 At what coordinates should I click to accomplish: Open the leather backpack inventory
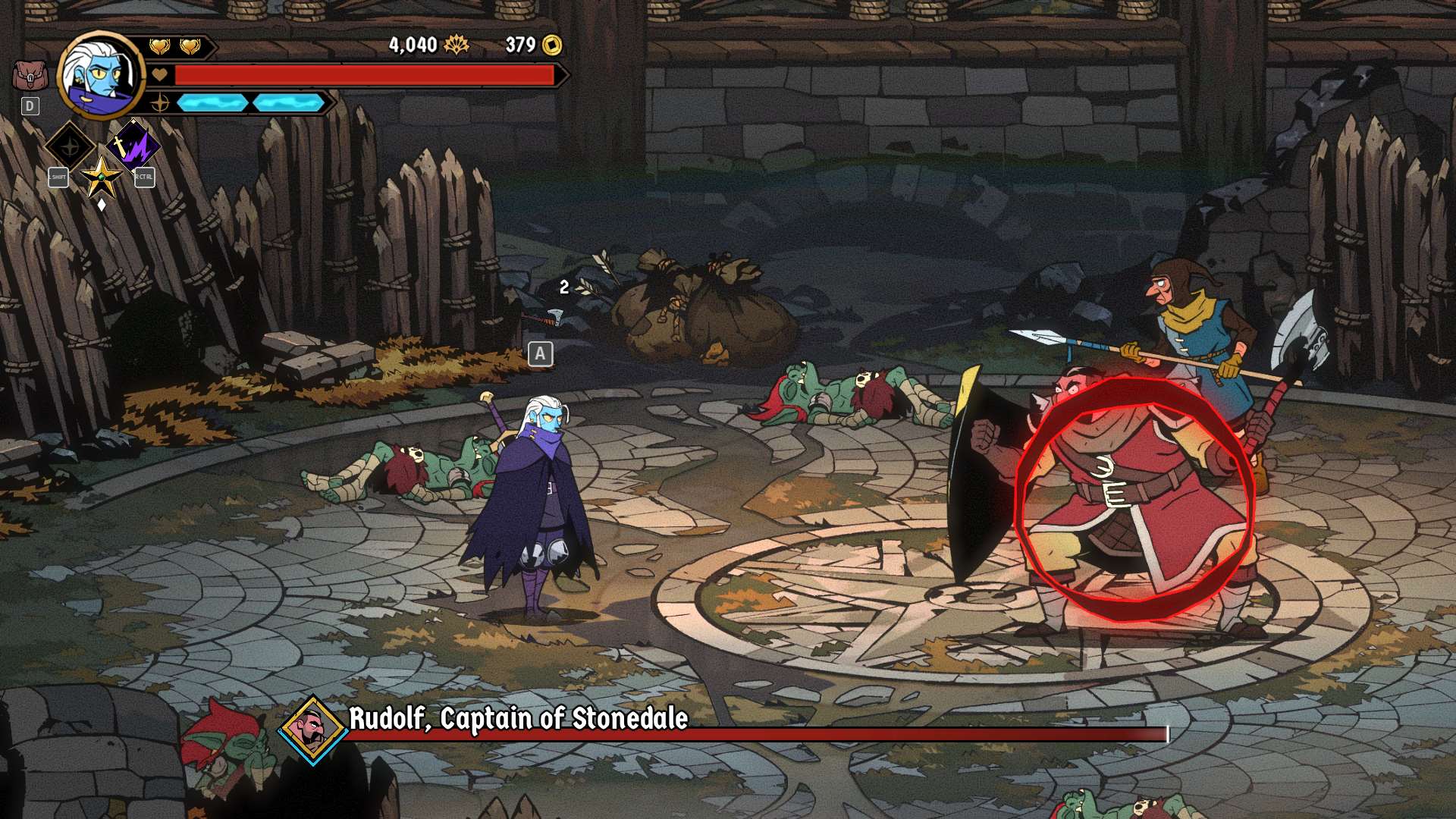pos(30,76)
